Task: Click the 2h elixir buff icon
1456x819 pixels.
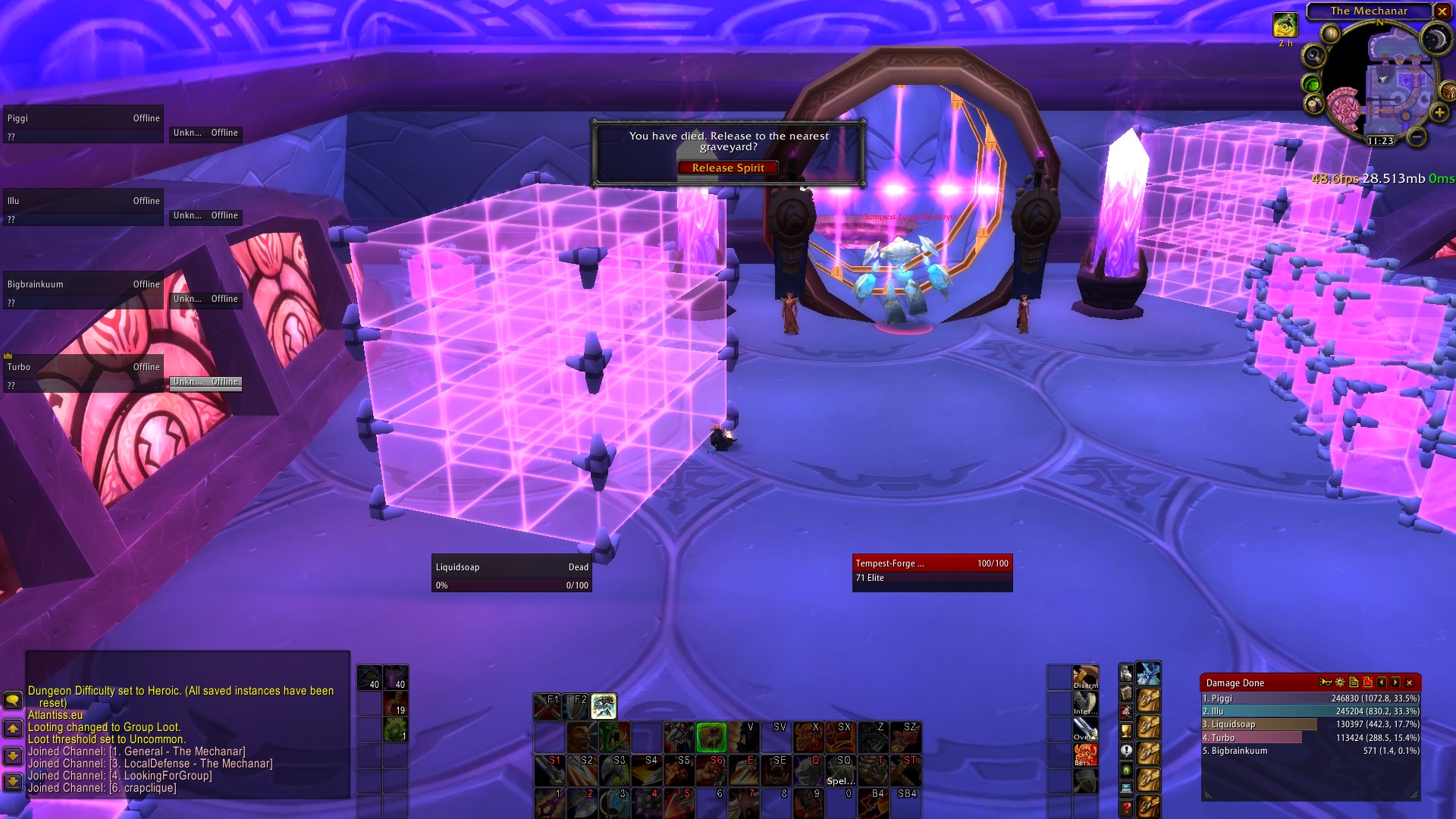Action: 1286,26
